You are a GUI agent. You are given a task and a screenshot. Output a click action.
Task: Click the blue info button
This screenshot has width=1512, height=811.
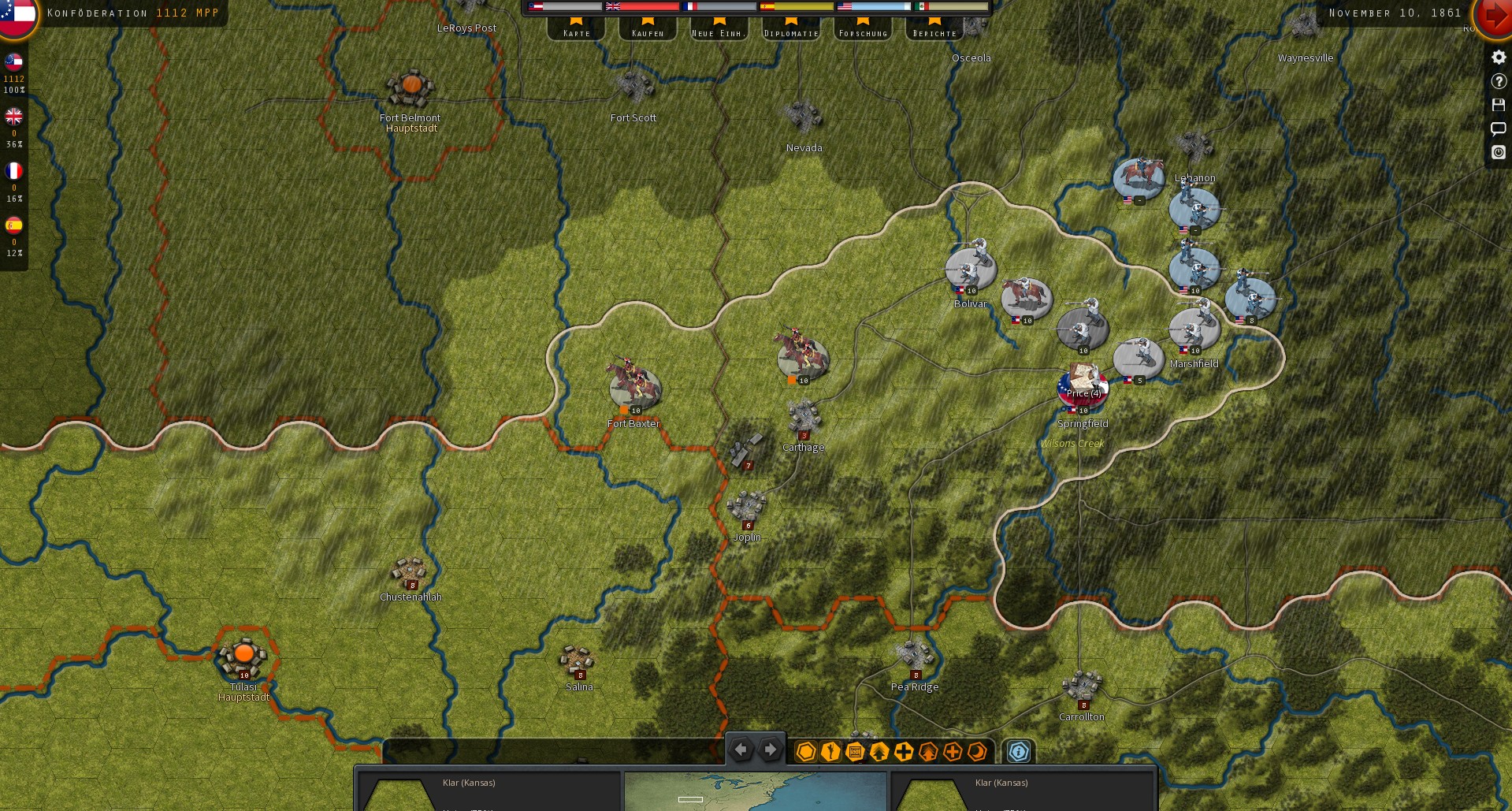[1019, 752]
